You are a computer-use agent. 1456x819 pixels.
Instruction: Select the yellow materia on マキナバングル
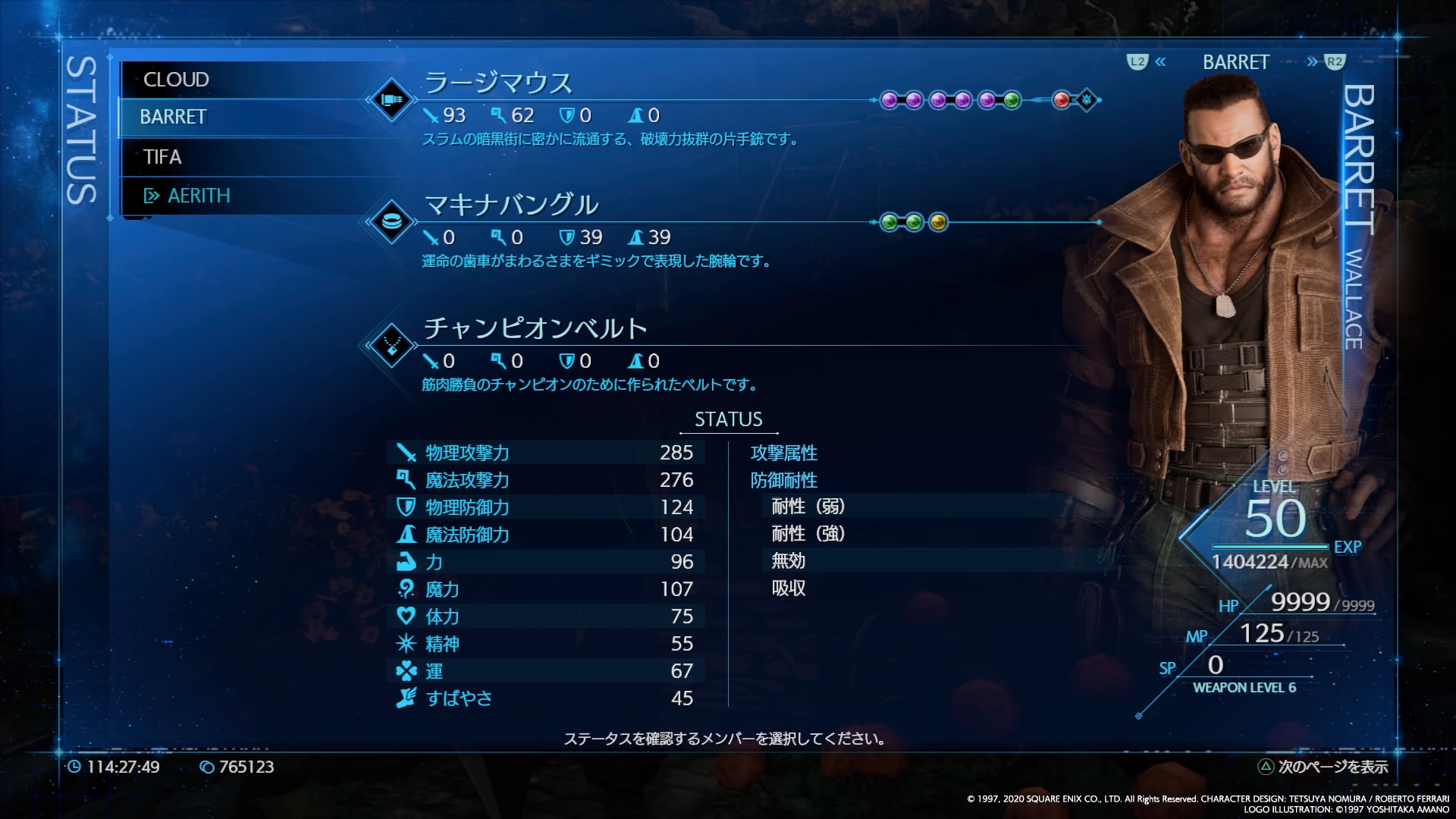938,222
